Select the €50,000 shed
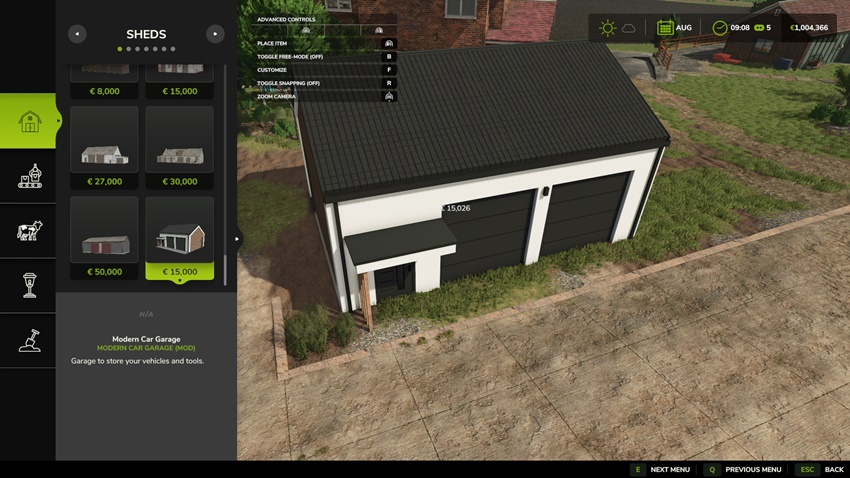 coord(104,238)
